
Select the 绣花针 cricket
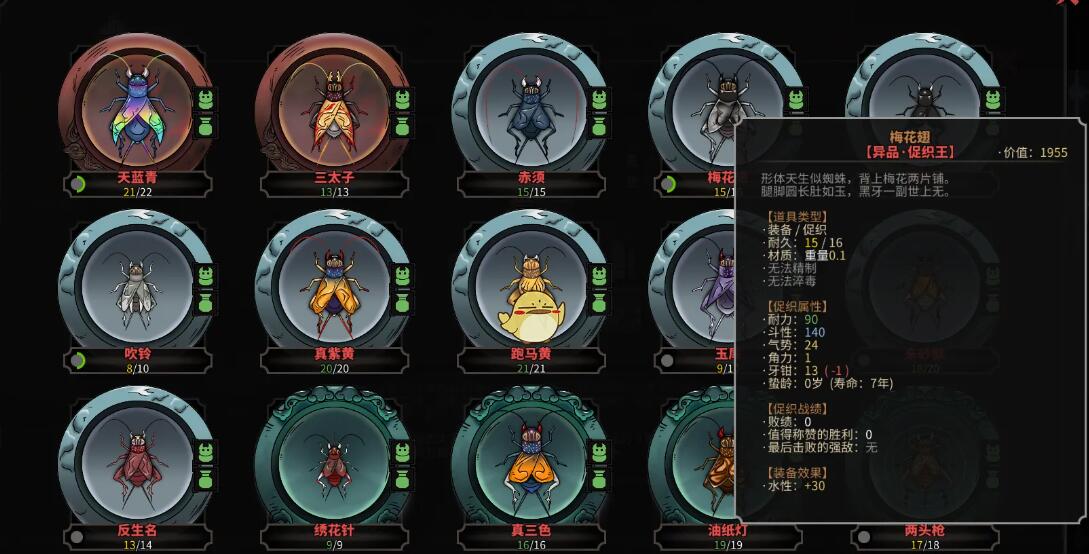tap(331, 461)
